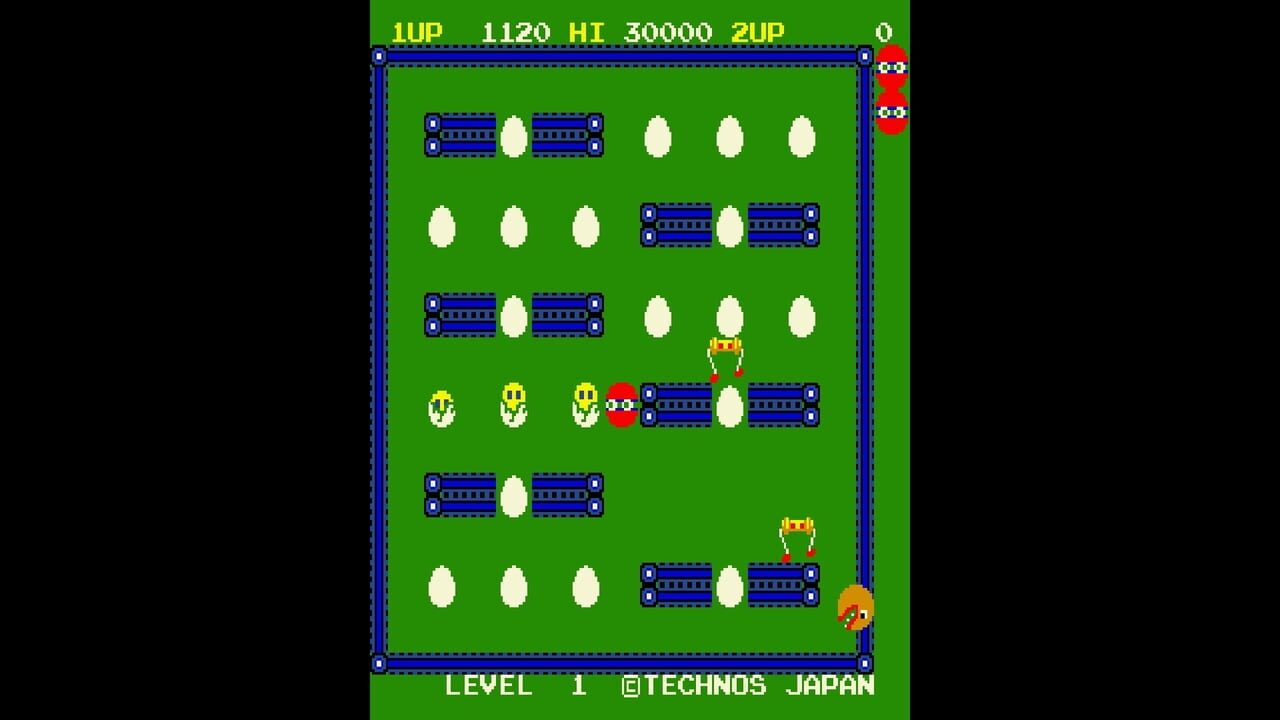Click the middle smiling chick emerging from its egg

[x=512, y=407]
